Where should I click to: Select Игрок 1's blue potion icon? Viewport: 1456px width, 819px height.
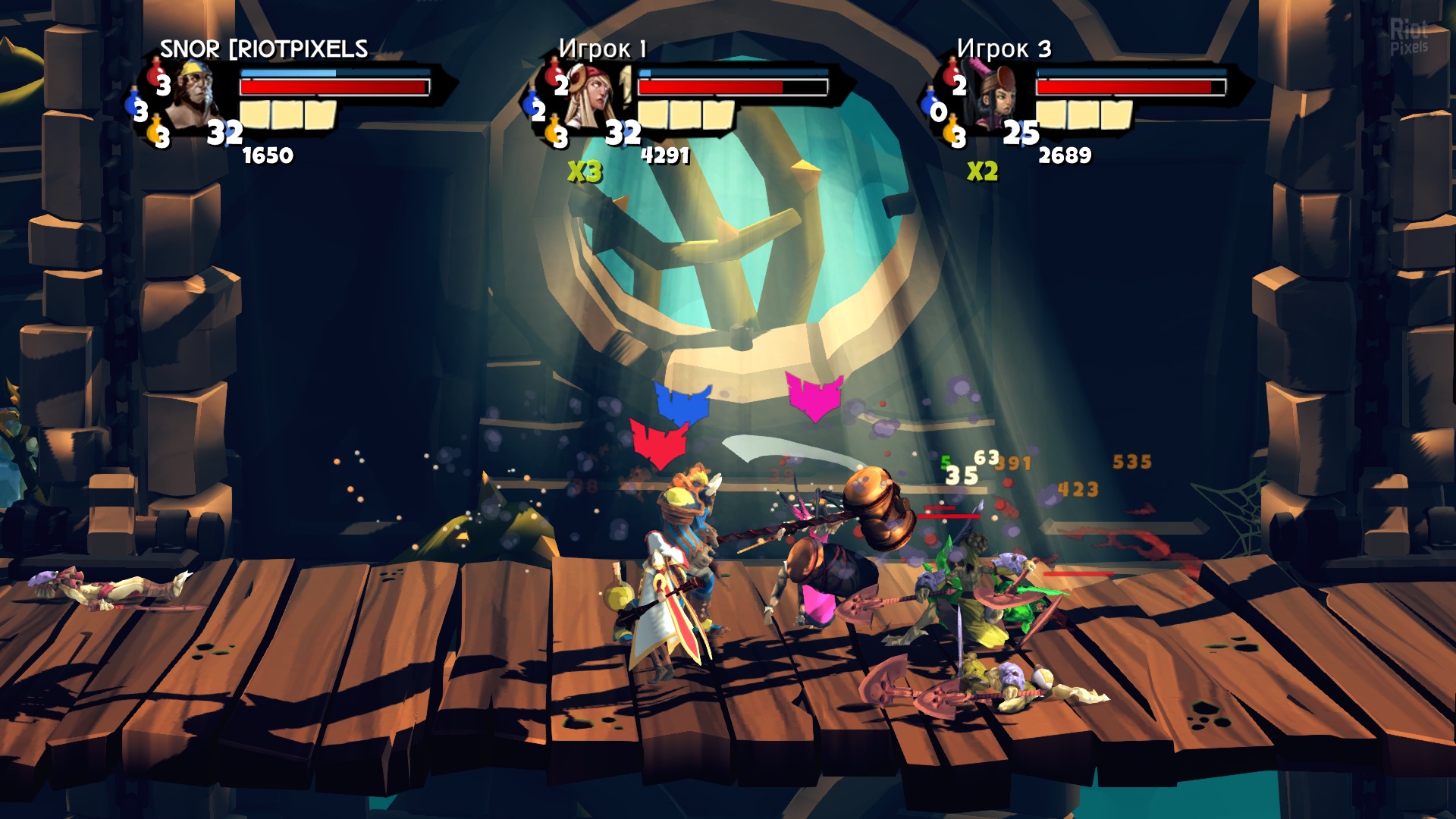[535, 107]
